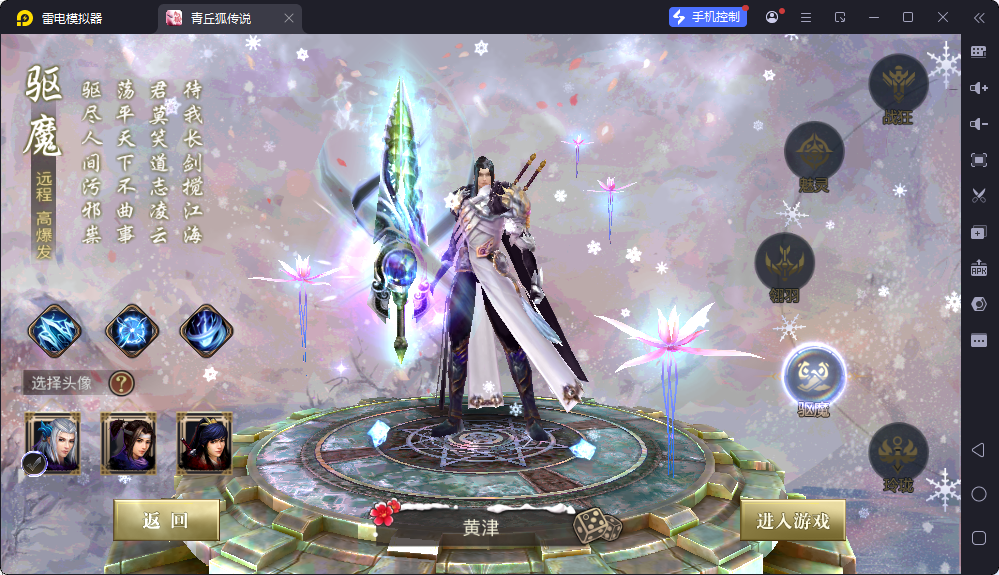This screenshot has height=575, width=999.
Task: Pick the 翎羽 class icon
Action: tap(784, 263)
